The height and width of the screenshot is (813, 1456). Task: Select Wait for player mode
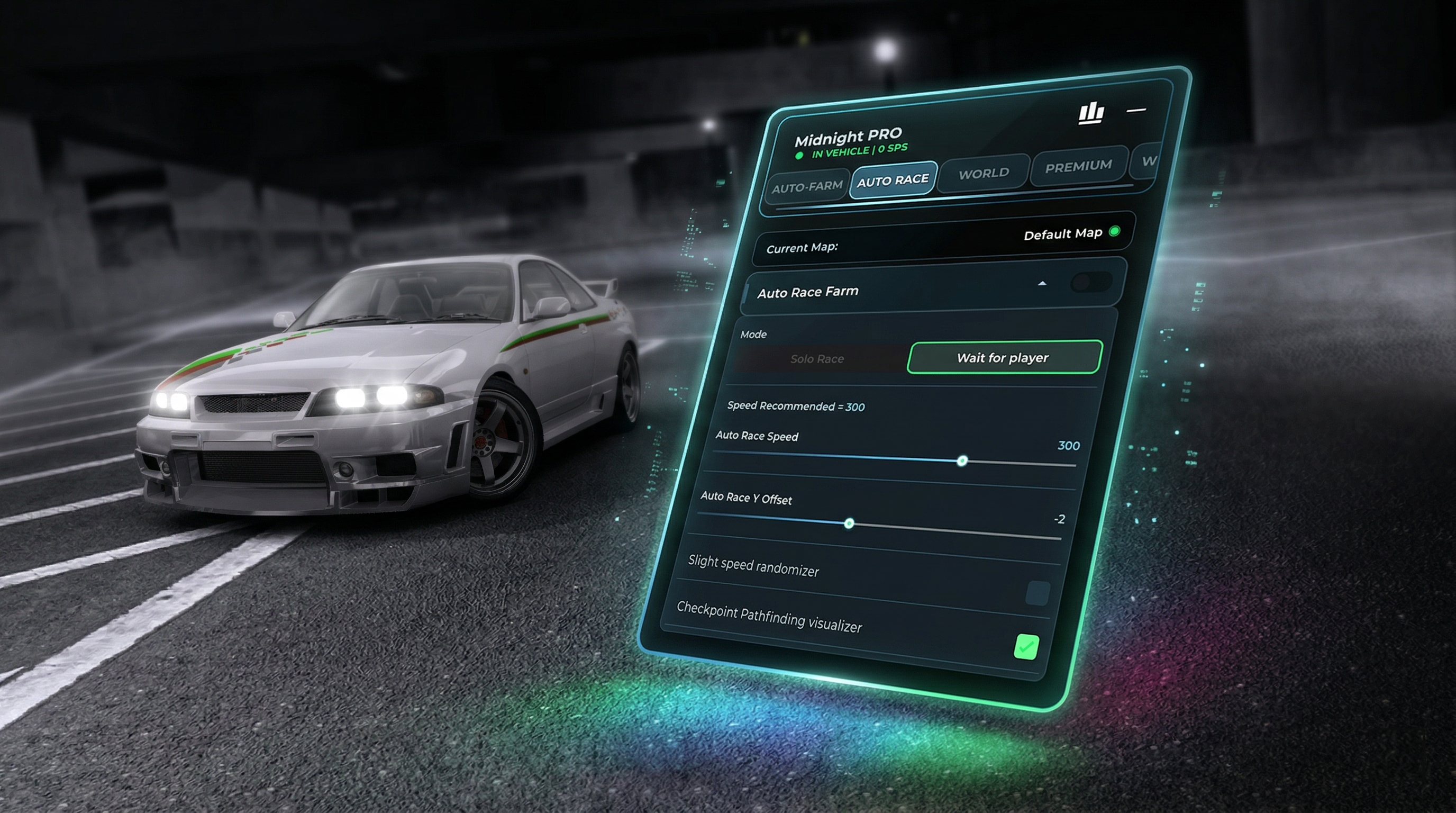(1003, 357)
